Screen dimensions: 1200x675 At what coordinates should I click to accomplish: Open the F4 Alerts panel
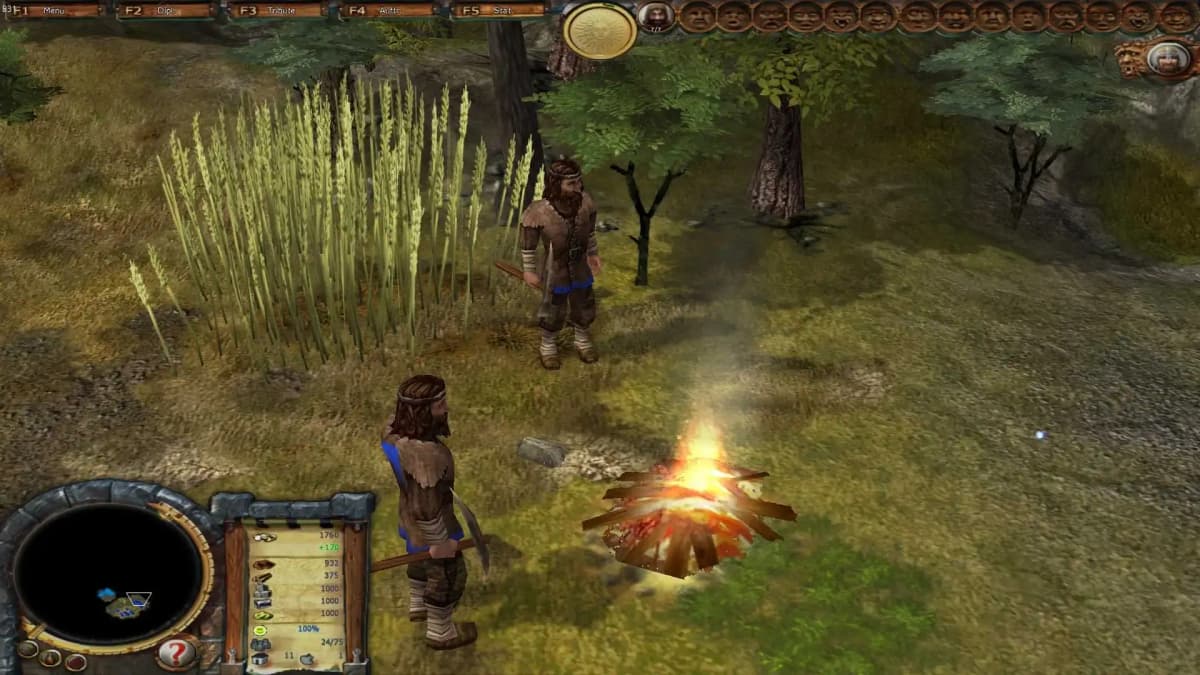click(390, 11)
